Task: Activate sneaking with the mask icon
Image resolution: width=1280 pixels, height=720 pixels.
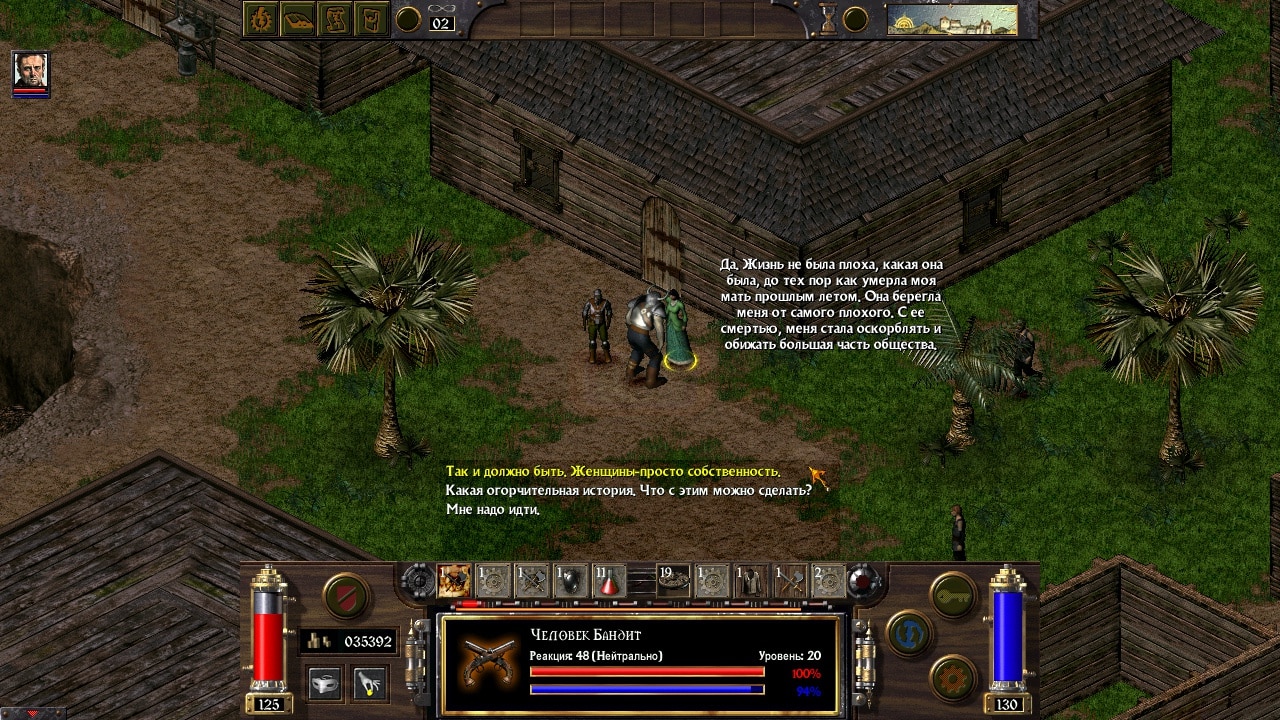Action: point(325,683)
